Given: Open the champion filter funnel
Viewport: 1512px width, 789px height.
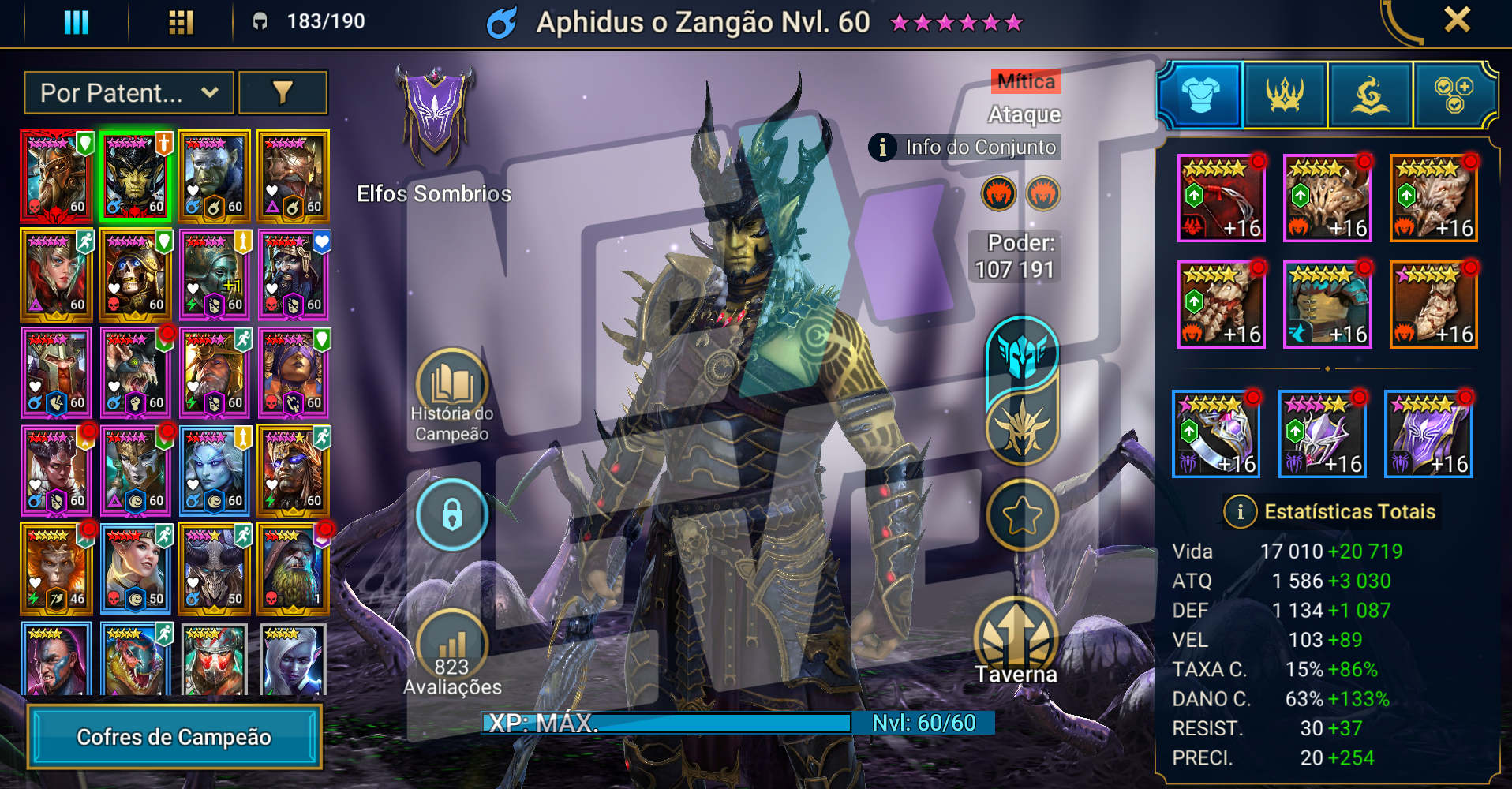Looking at the screenshot, I should pyautogui.click(x=283, y=93).
